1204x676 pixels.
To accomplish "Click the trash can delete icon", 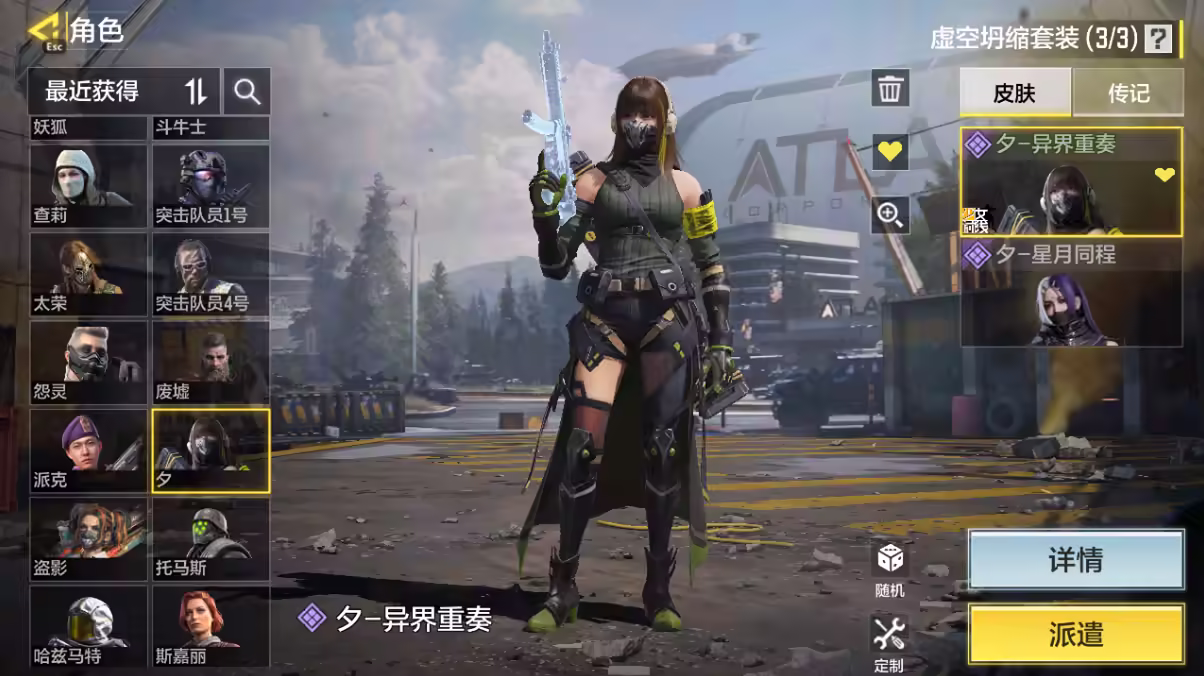I will [x=890, y=89].
